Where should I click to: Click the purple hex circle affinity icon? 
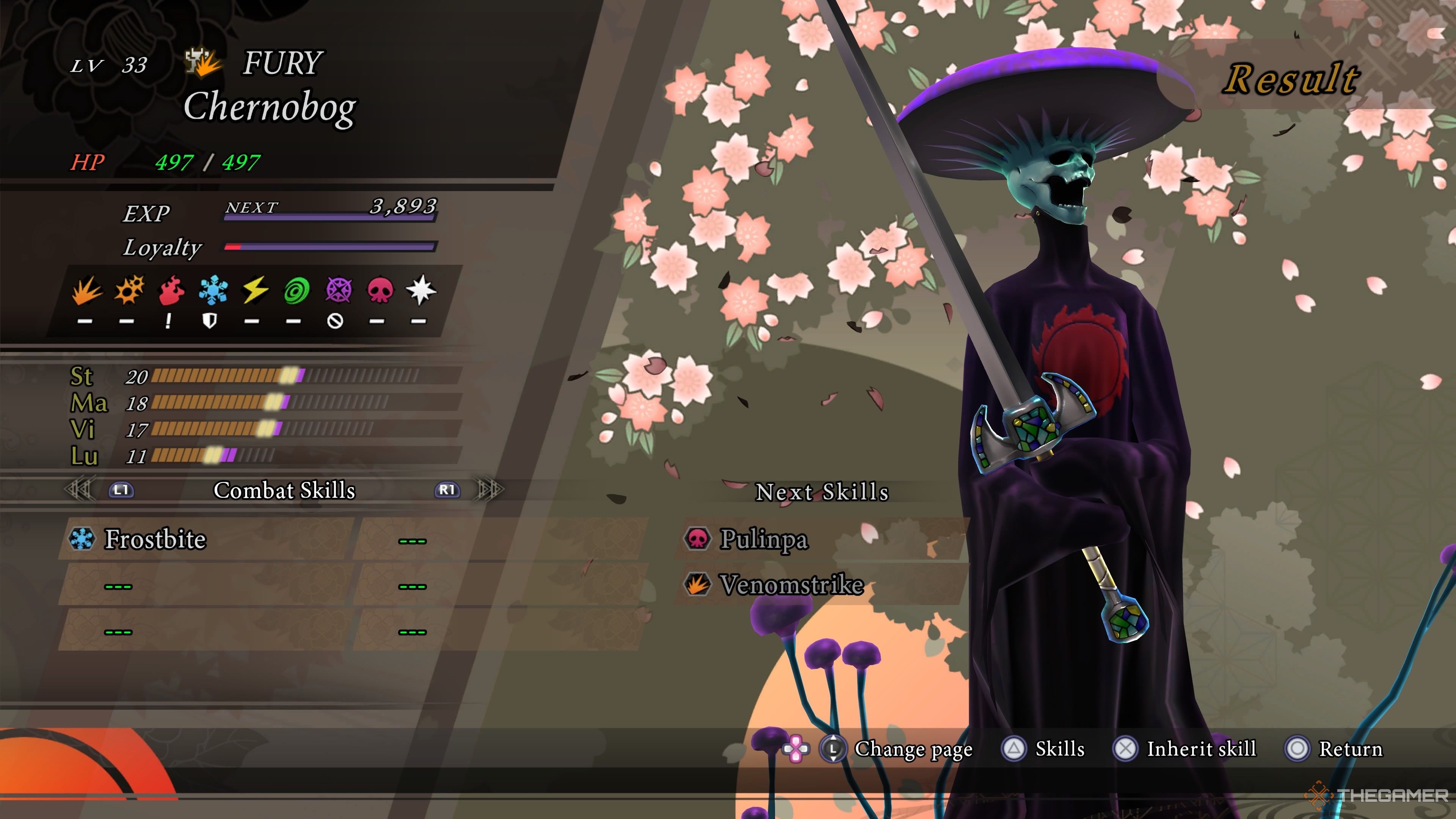pyautogui.click(x=339, y=290)
